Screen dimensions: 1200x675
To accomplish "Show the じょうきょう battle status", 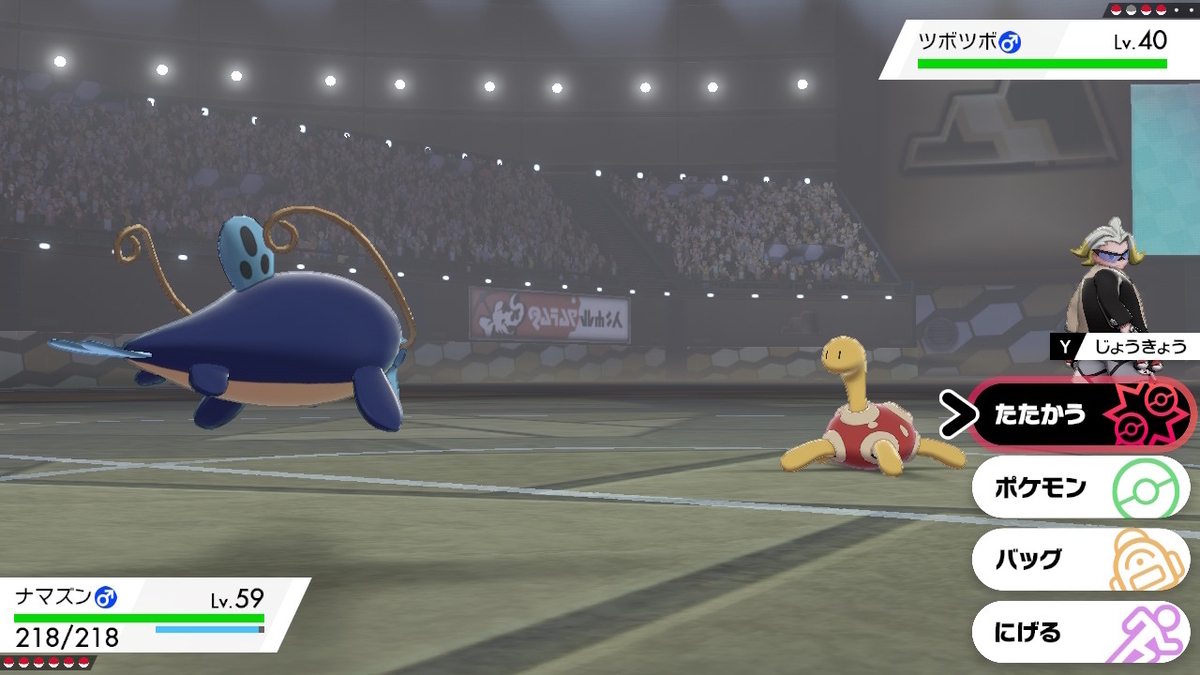I will (x=1125, y=347).
